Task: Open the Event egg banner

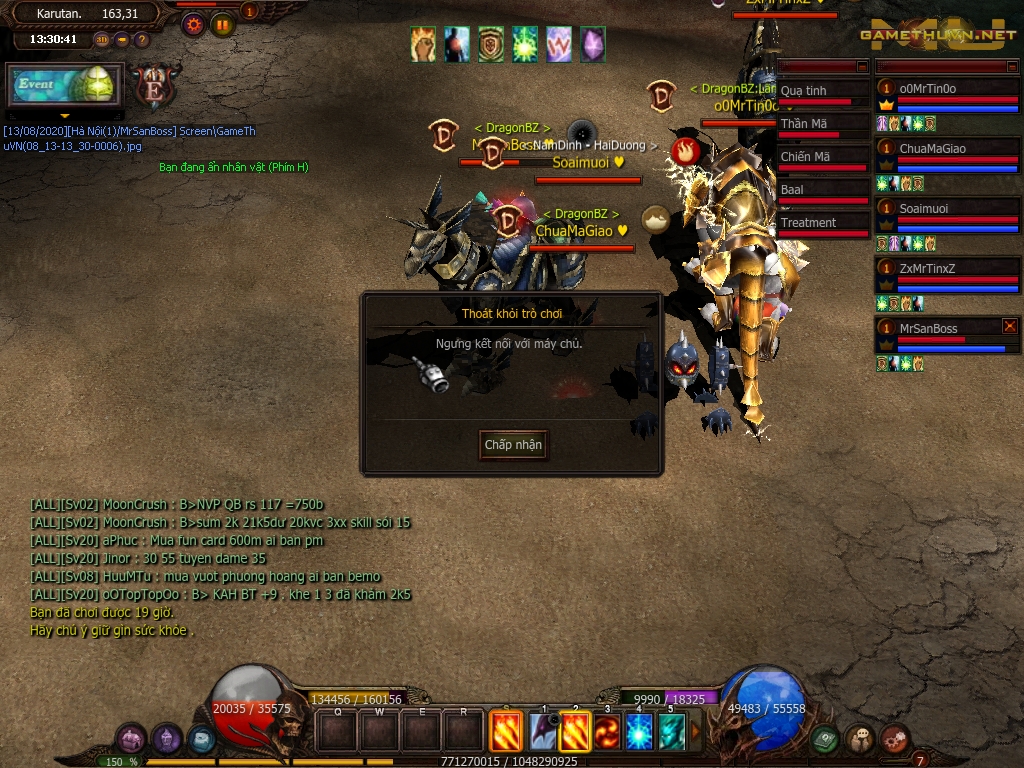Action: click(64, 86)
